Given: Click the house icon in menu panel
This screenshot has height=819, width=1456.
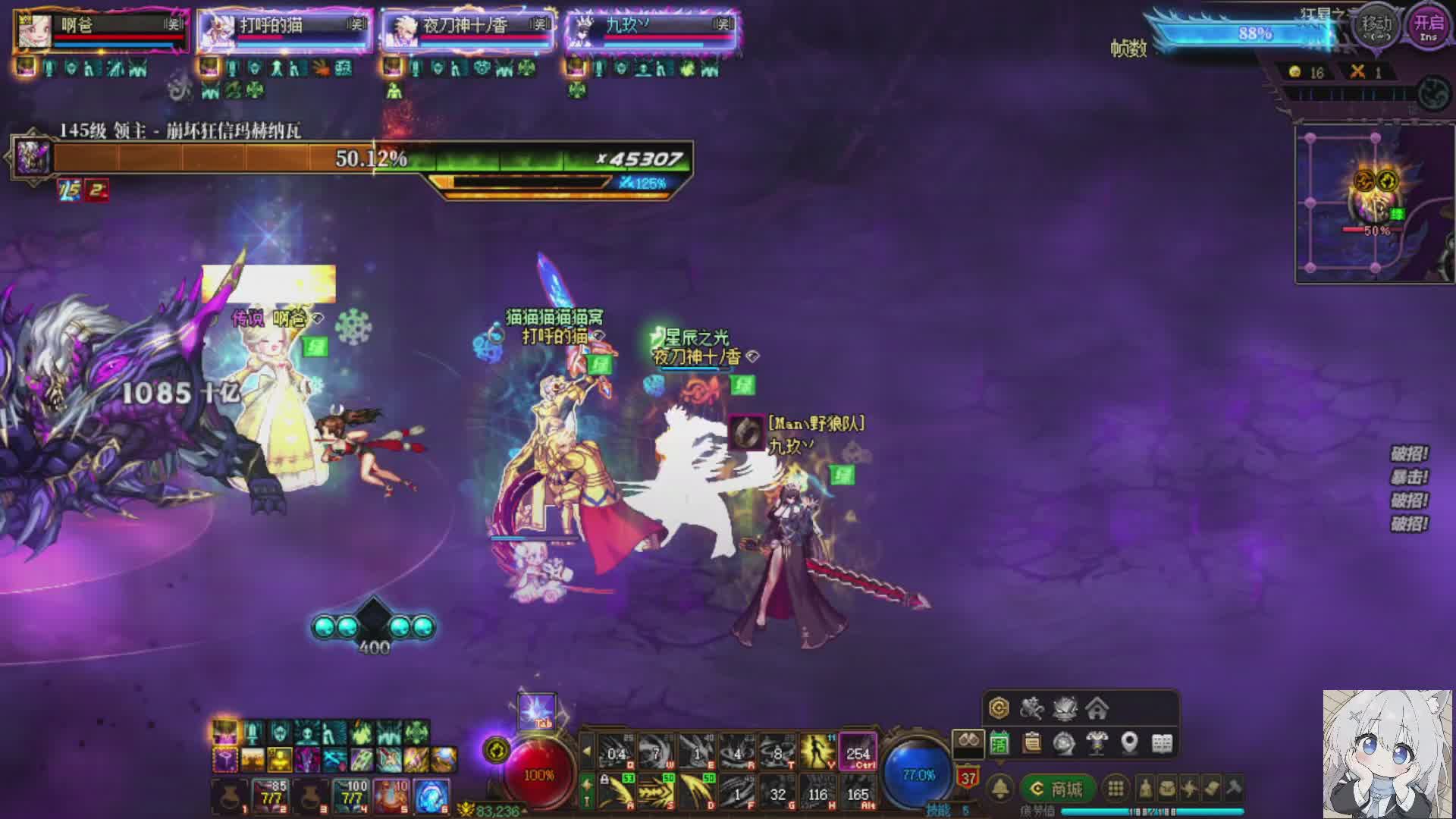Looking at the screenshot, I should click(x=1097, y=709).
